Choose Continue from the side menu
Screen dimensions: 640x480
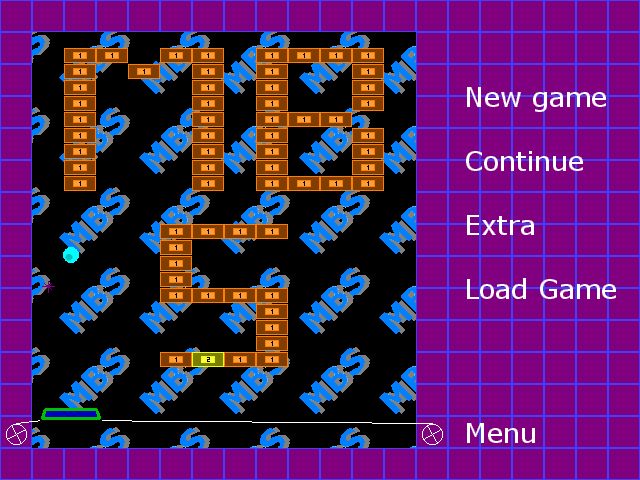pyautogui.click(x=524, y=162)
